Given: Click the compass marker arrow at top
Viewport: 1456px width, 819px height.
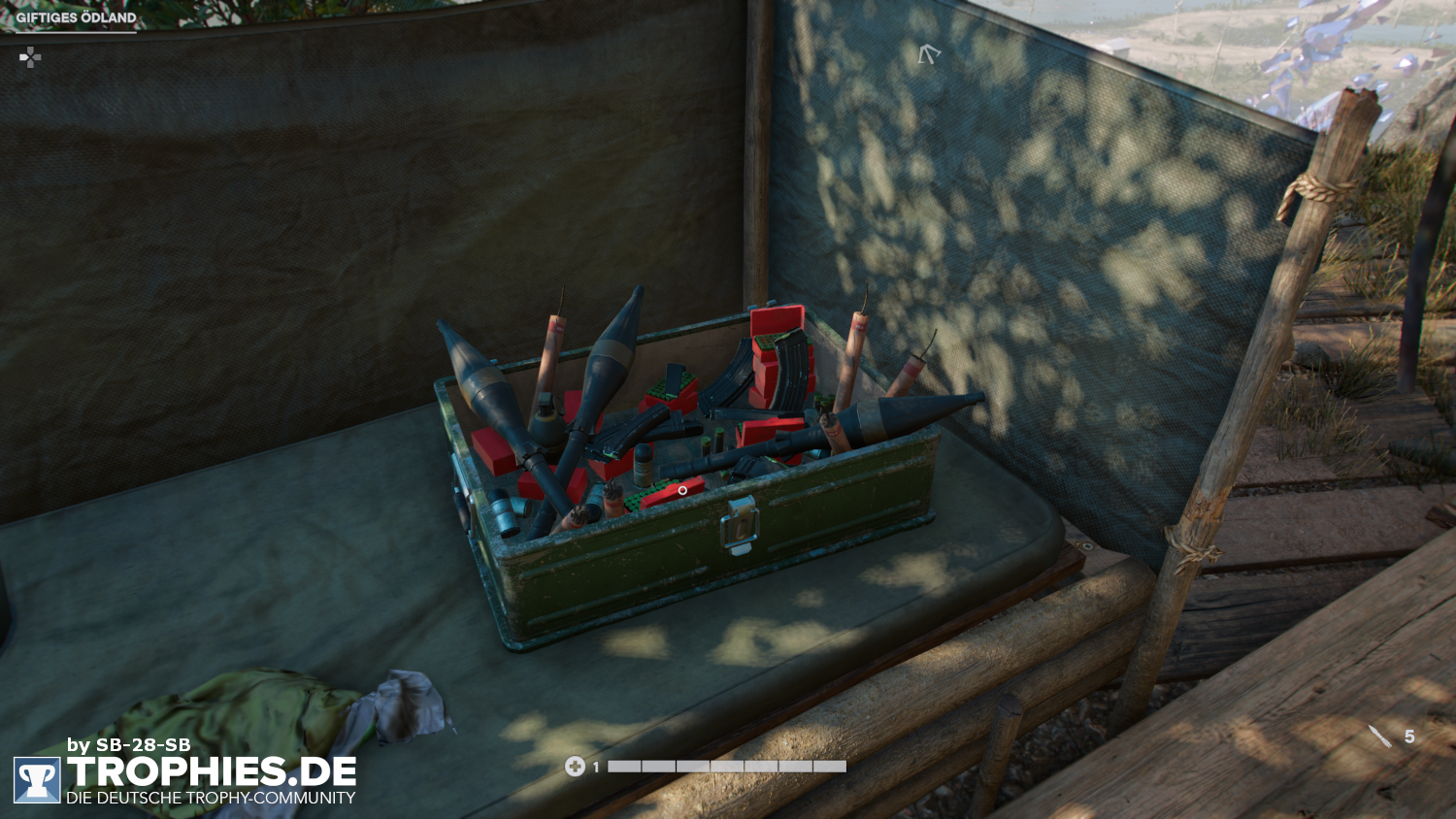Looking at the screenshot, I should (929, 55).
